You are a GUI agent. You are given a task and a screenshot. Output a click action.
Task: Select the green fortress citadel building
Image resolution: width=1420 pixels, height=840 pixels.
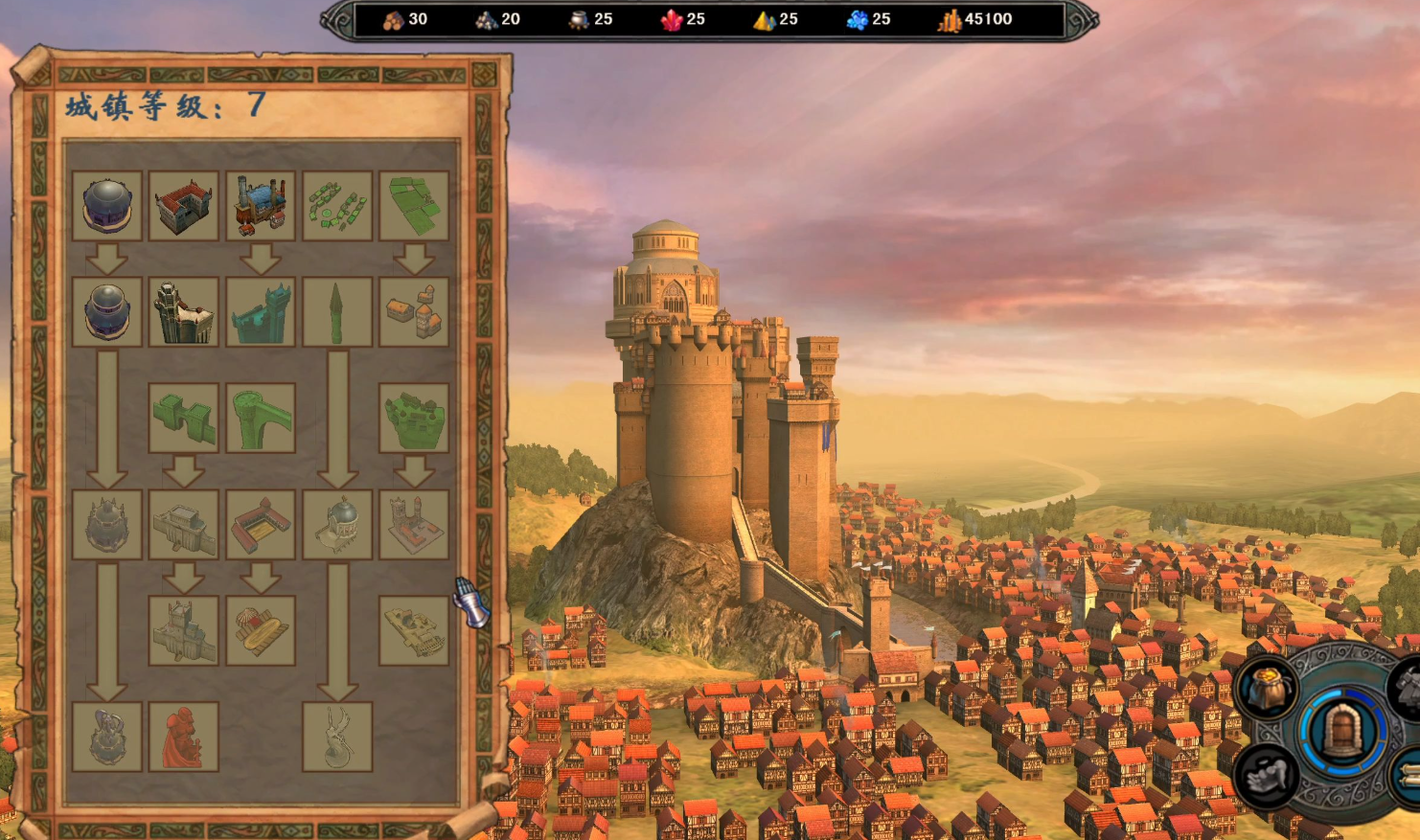[414, 419]
